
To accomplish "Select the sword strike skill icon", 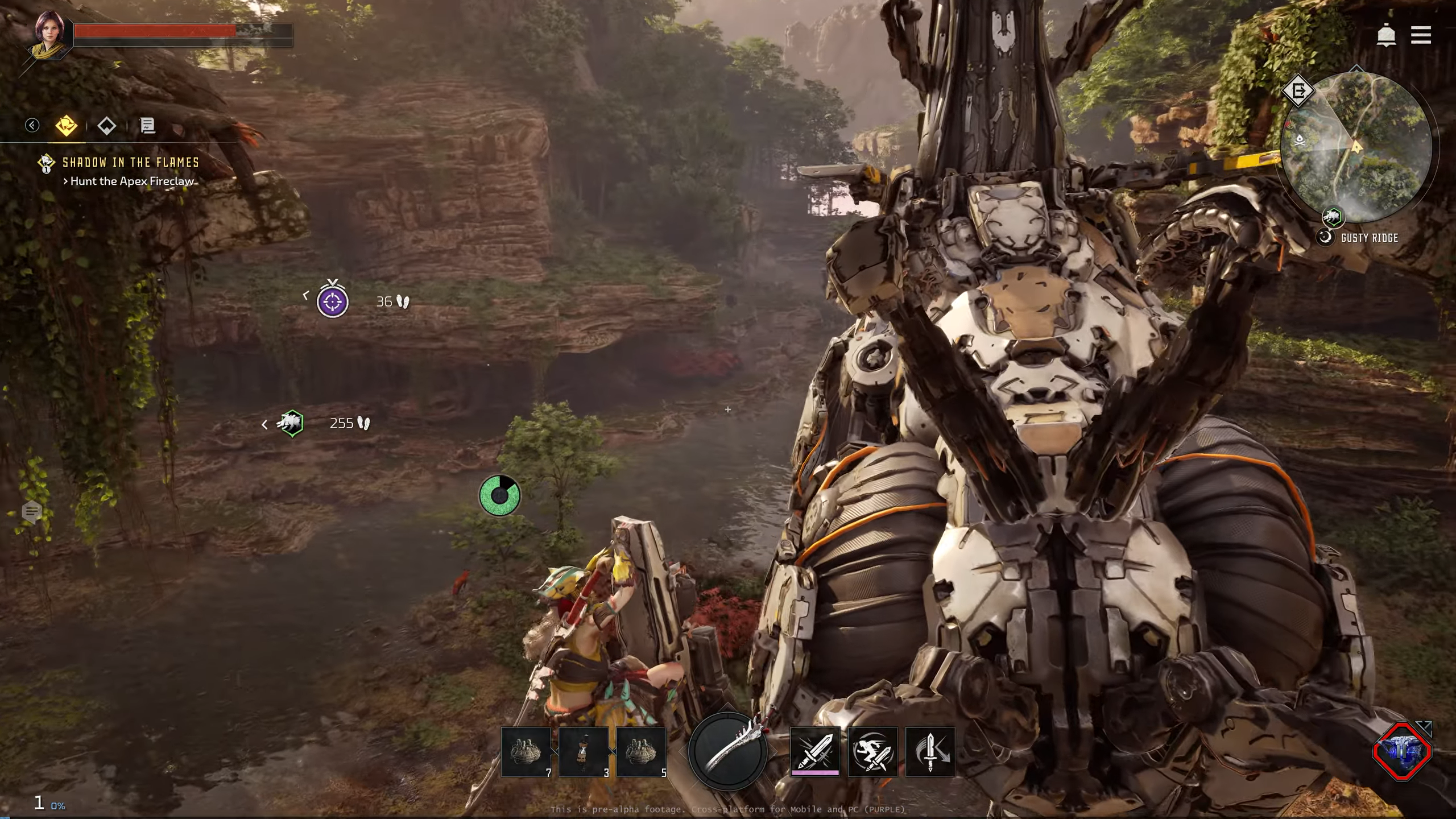I will [814, 752].
